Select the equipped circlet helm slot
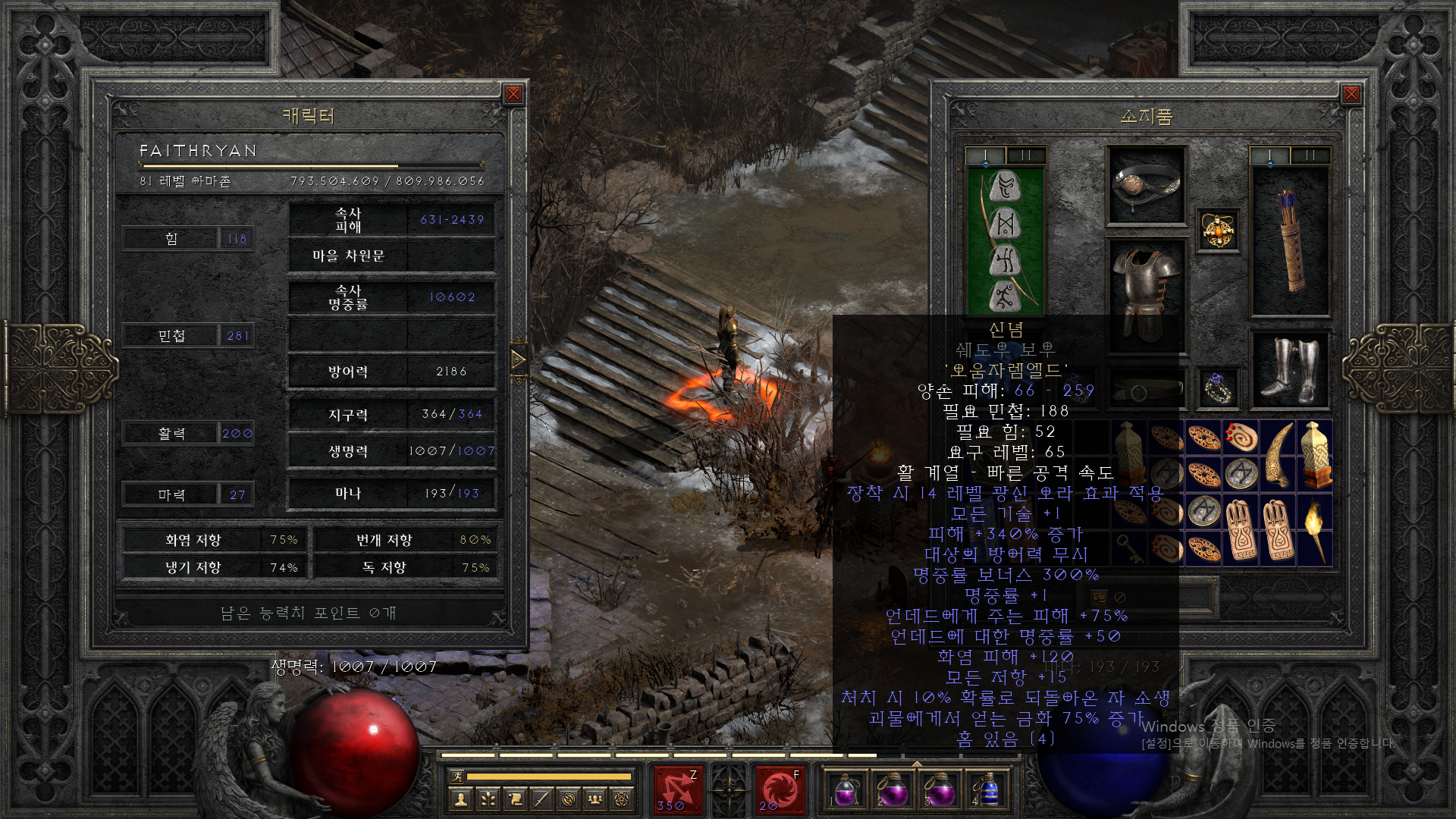 tap(1146, 186)
